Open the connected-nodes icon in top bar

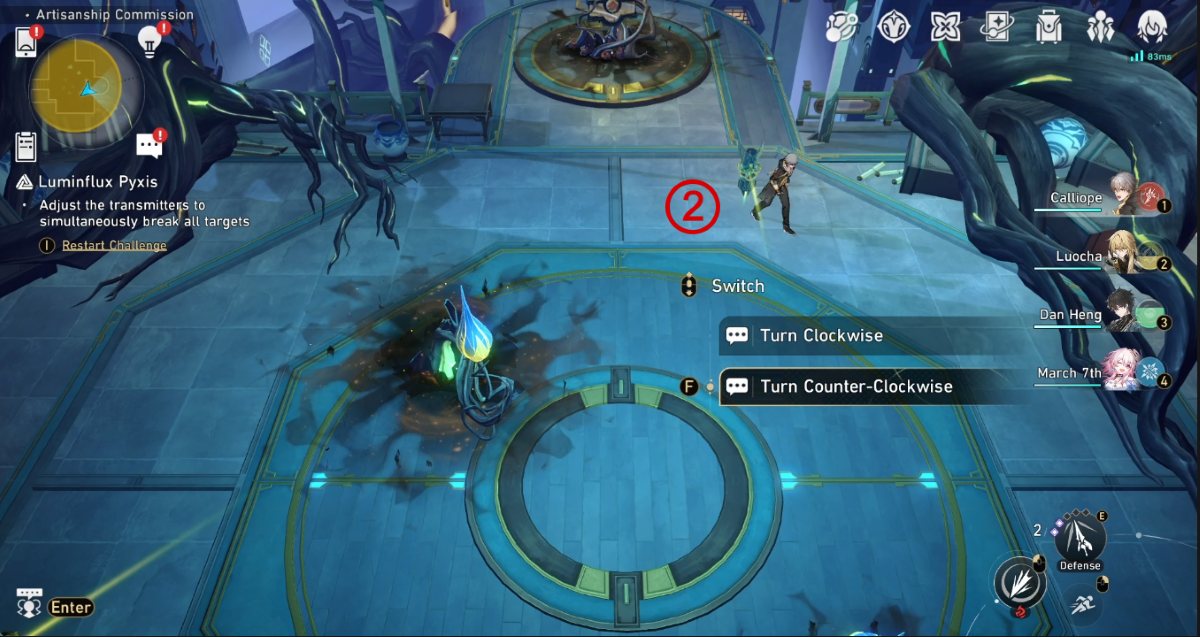point(841,27)
